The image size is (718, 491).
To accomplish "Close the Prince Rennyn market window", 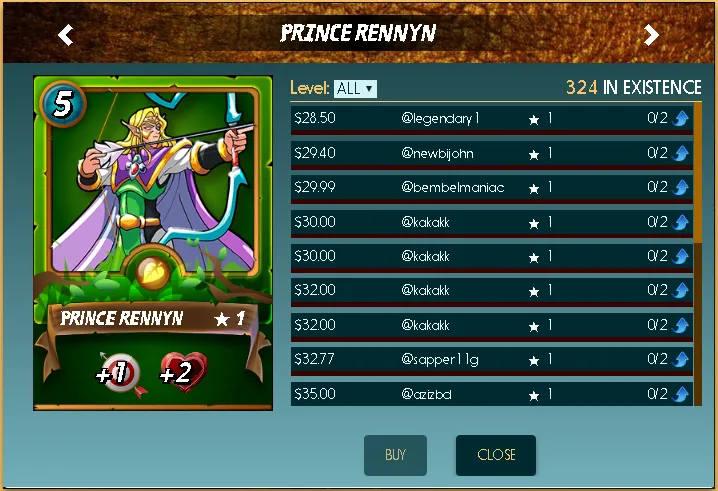I will point(496,455).
